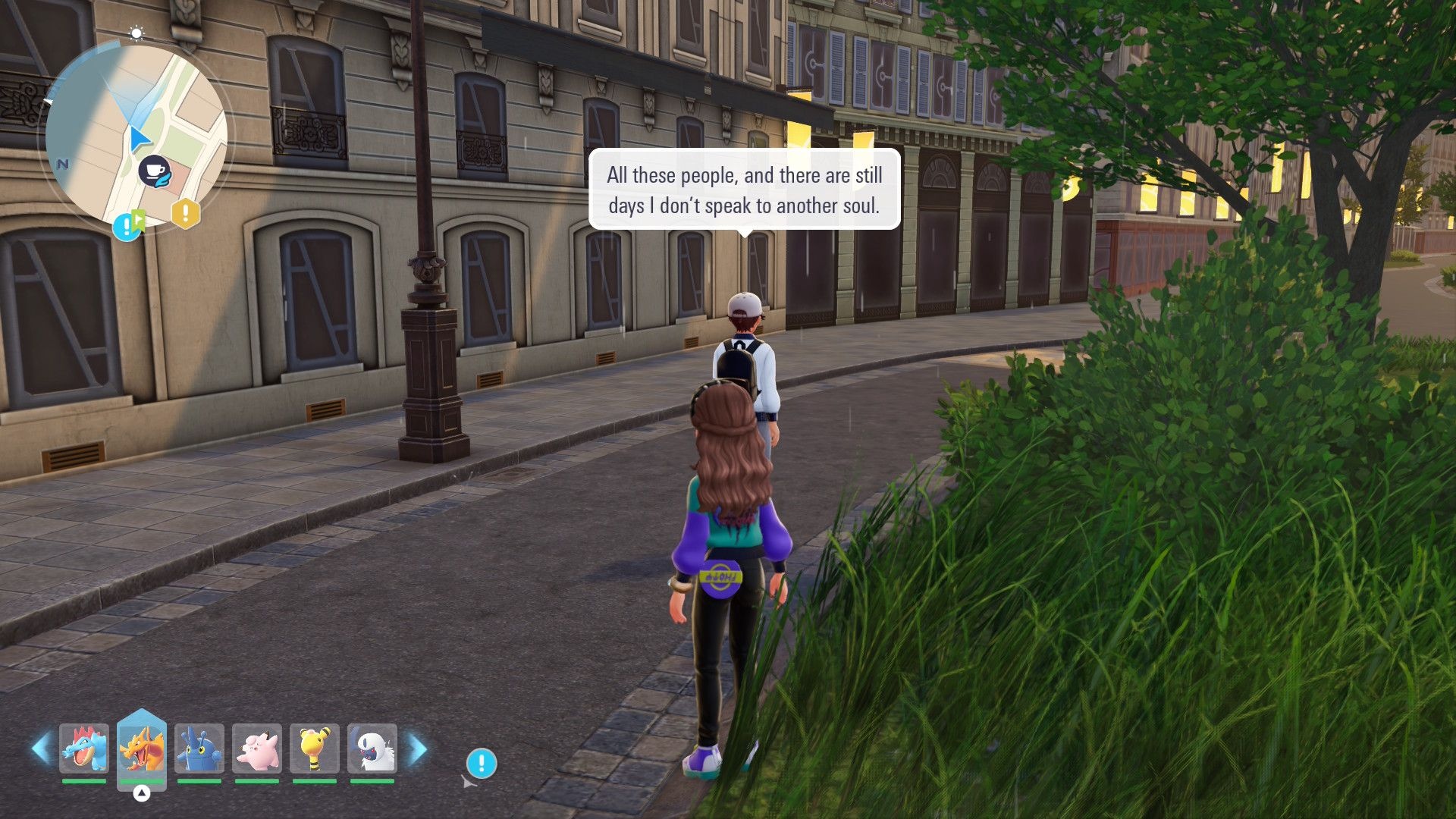The width and height of the screenshot is (1456, 819).
Task: Click the blue exclamation notification beside party bar
Action: pos(482,763)
